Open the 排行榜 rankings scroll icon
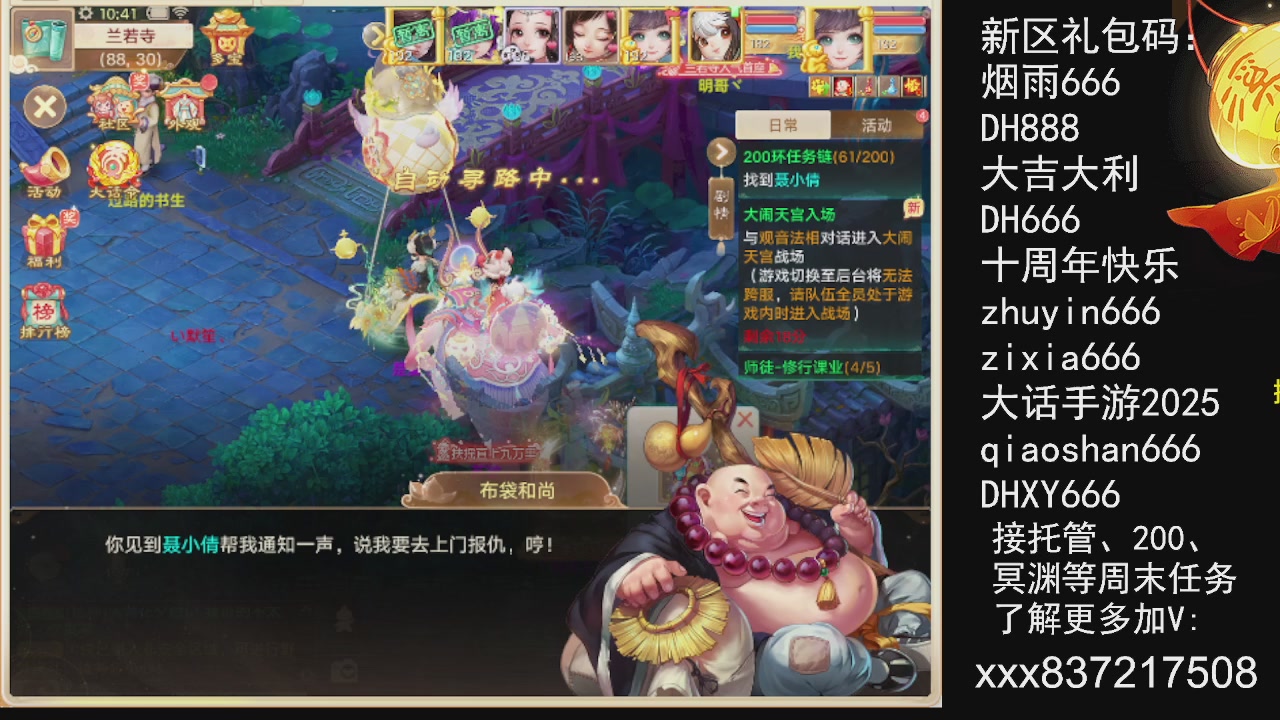1280x720 pixels. 42,305
